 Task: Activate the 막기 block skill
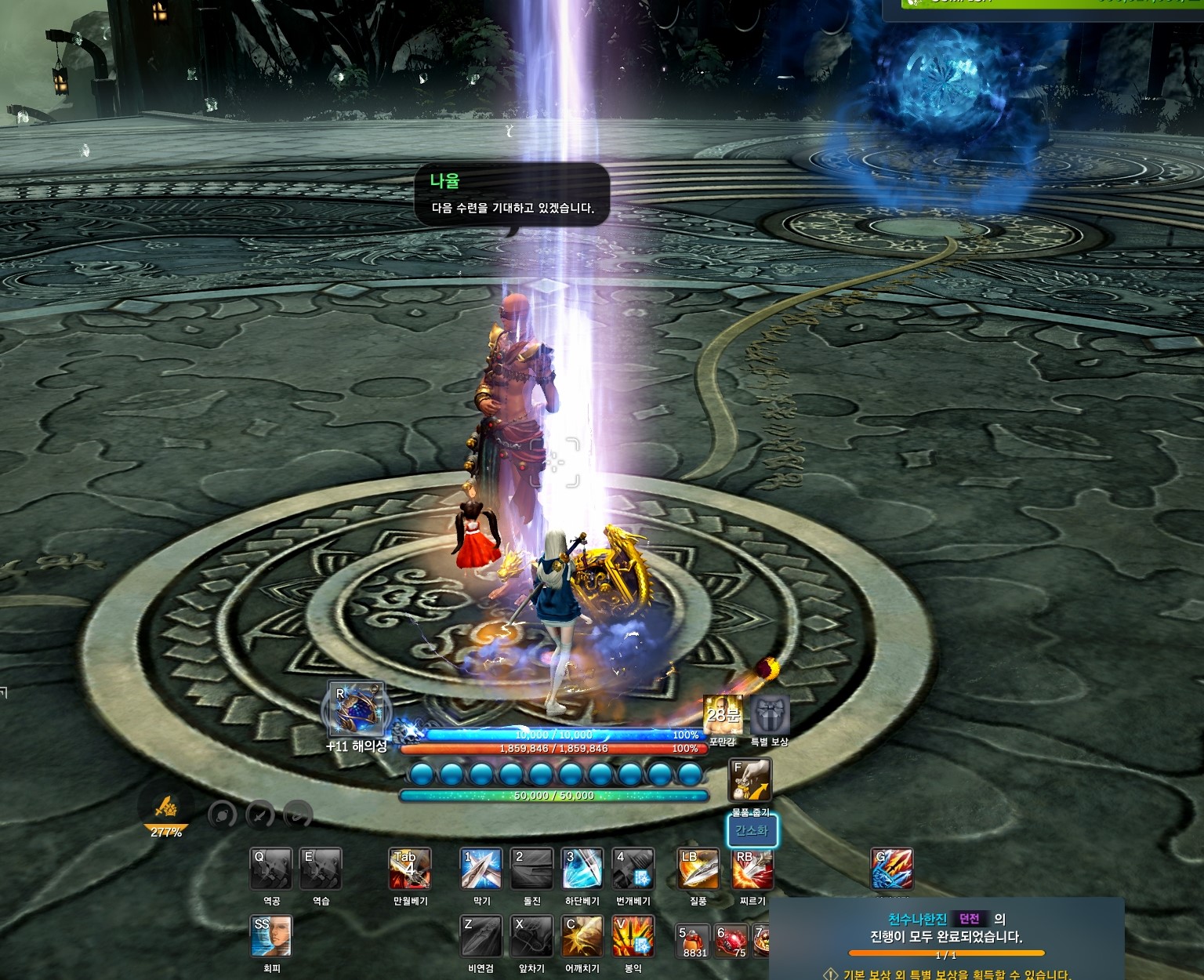tap(481, 869)
